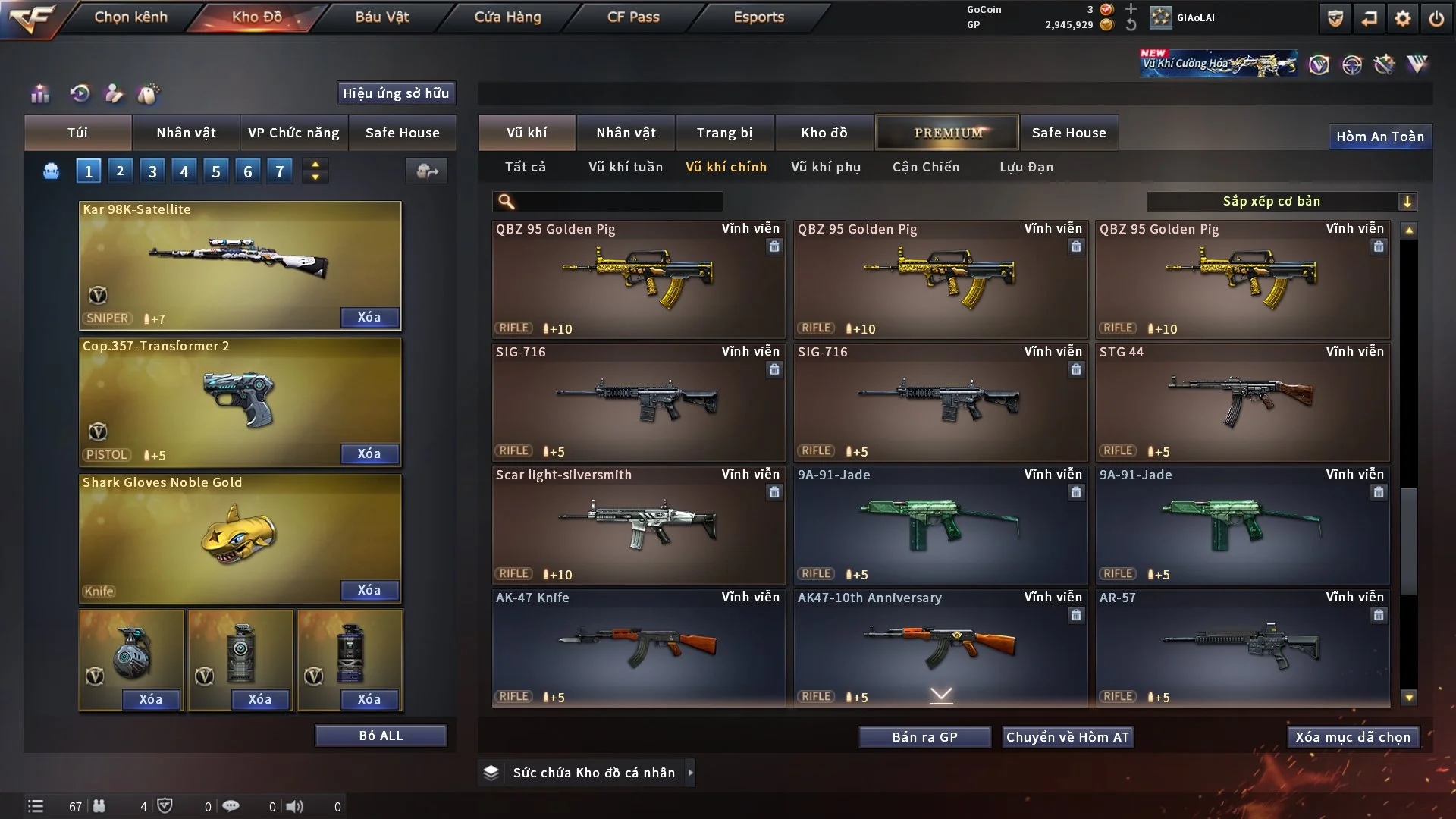
Task: Click Chuyển về Hòm AT button
Action: click(x=1067, y=737)
